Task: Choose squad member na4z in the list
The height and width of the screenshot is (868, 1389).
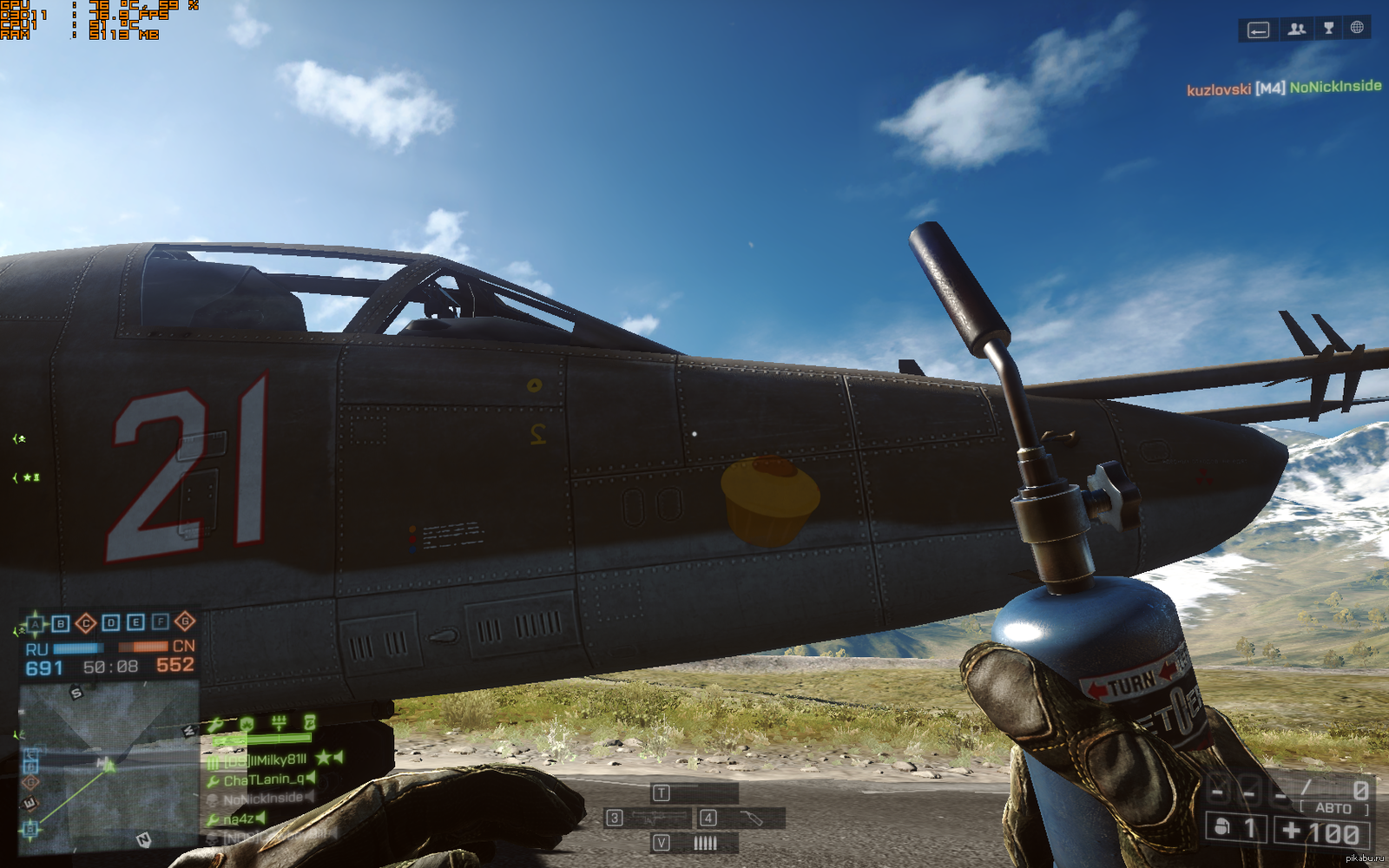Action: pyautogui.click(x=238, y=819)
